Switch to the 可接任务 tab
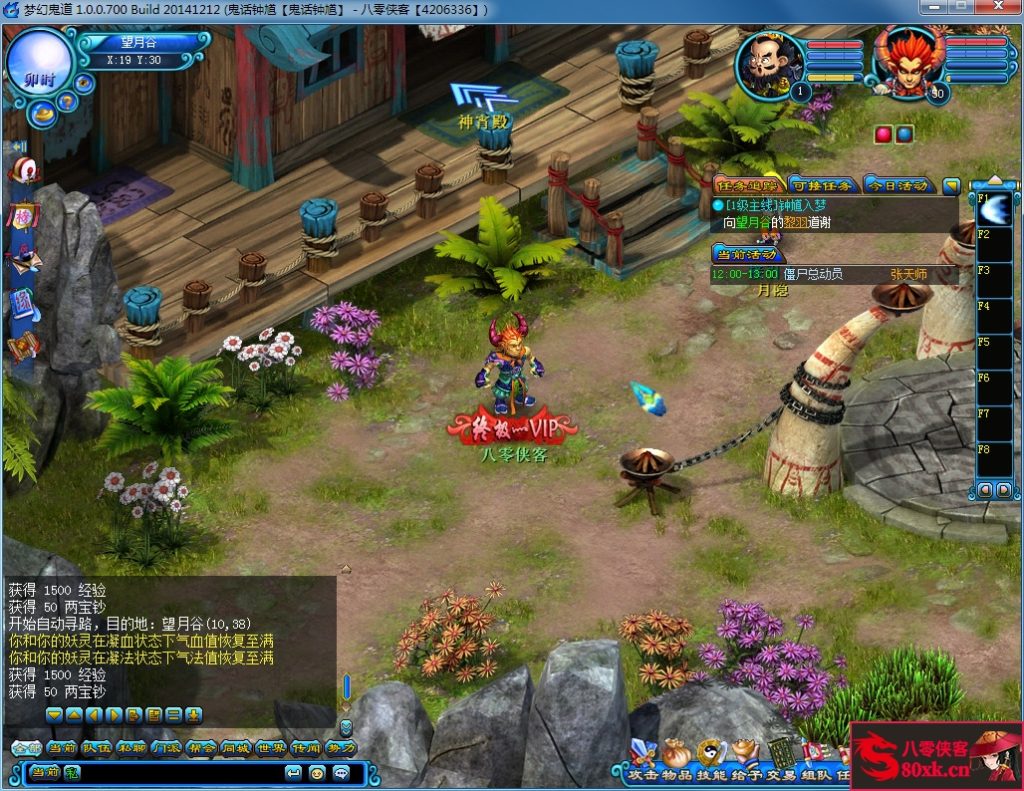Screen dimensions: 1024x791 click(x=807, y=185)
